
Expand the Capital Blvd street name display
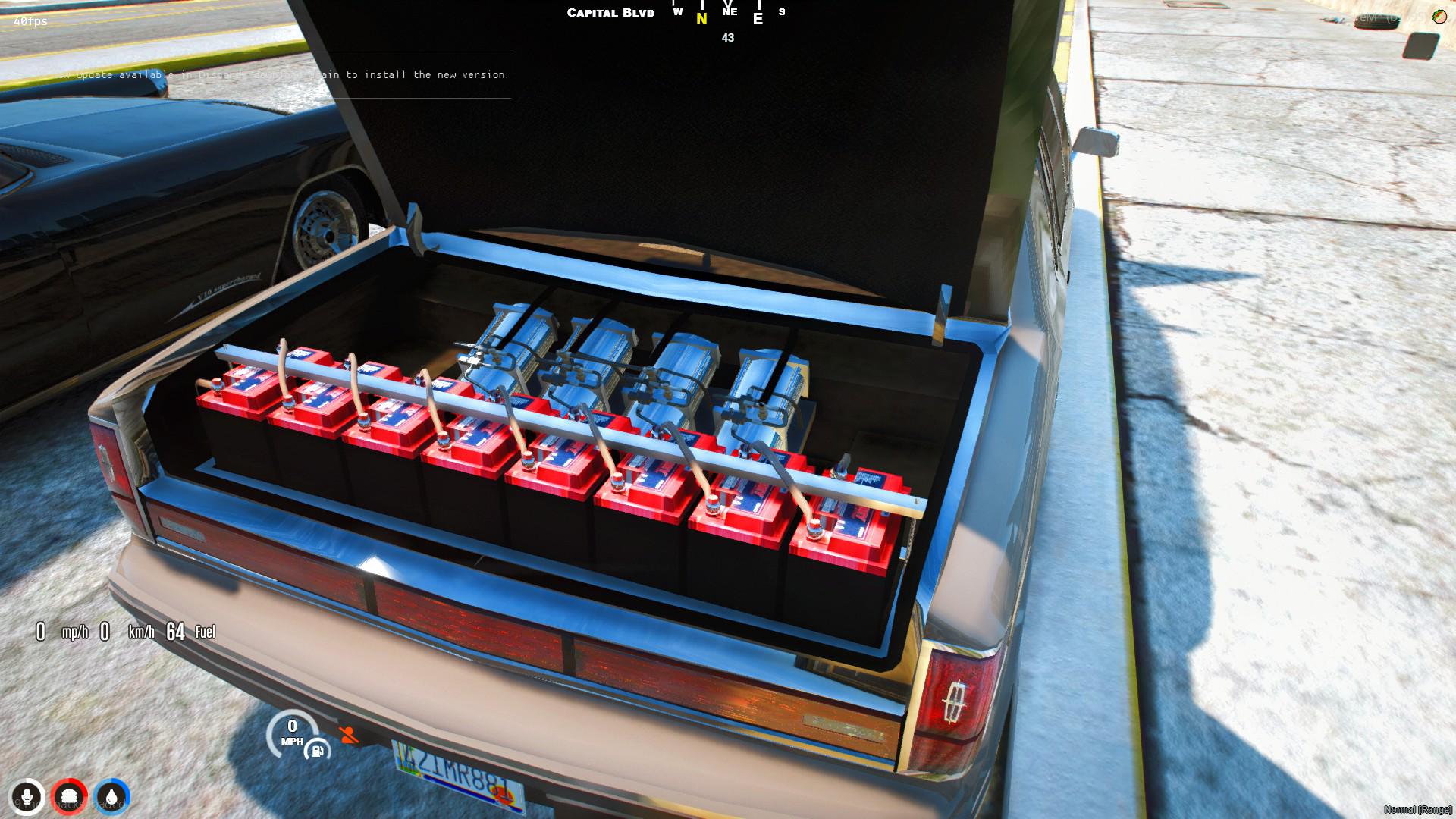610,12
